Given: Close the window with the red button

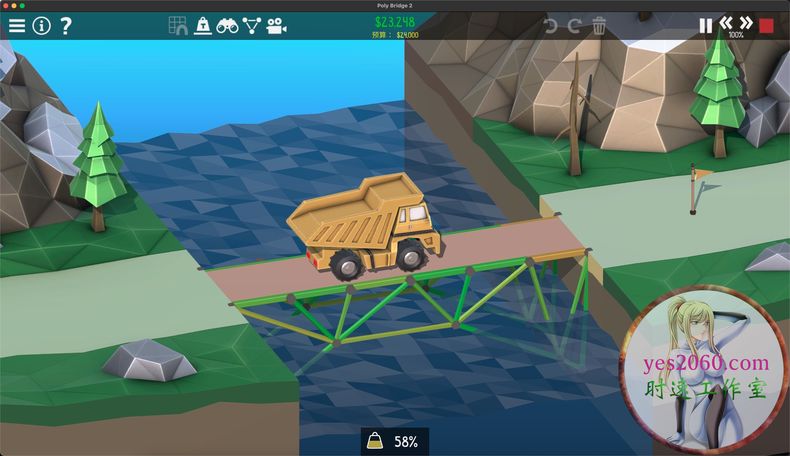Looking at the screenshot, I should 8,5.
